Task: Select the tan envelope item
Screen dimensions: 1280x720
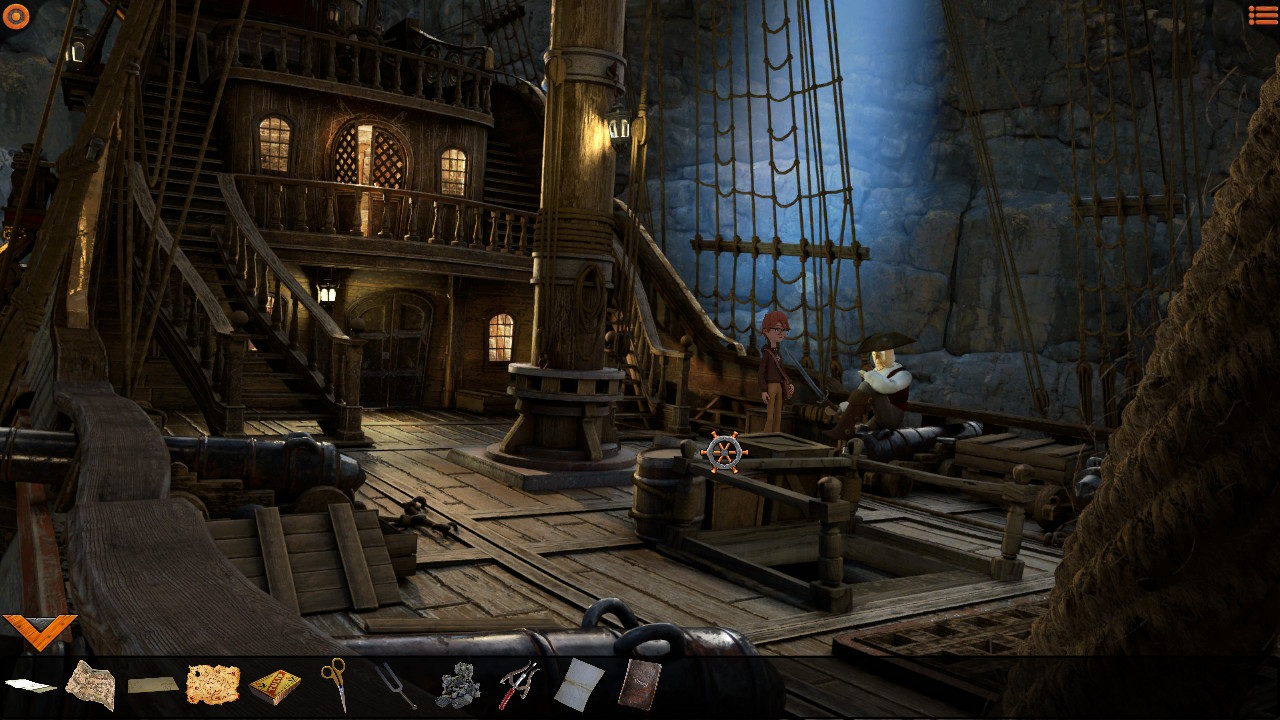Action: [x=153, y=685]
